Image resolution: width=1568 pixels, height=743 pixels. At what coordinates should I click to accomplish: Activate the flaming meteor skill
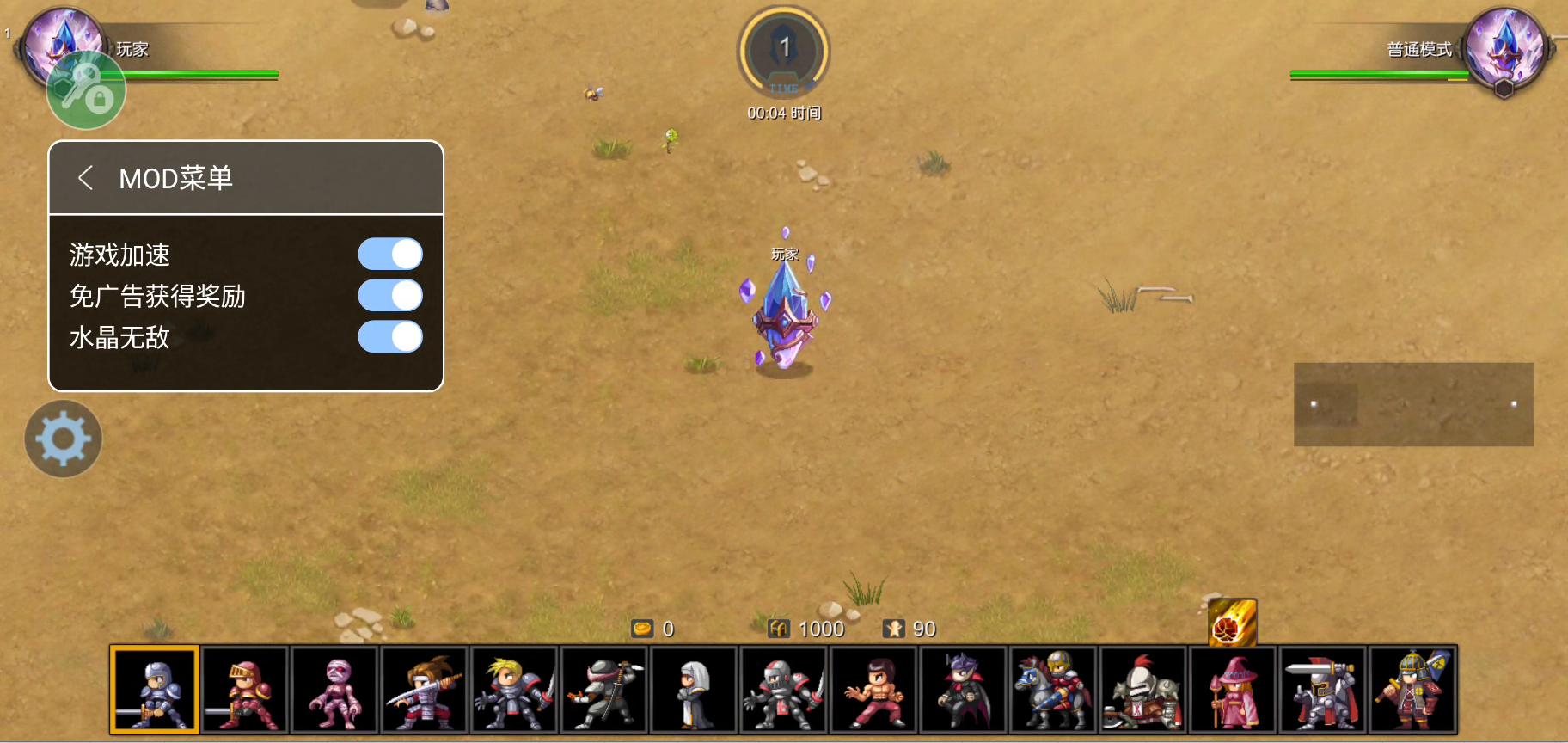(x=1232, y=622)
